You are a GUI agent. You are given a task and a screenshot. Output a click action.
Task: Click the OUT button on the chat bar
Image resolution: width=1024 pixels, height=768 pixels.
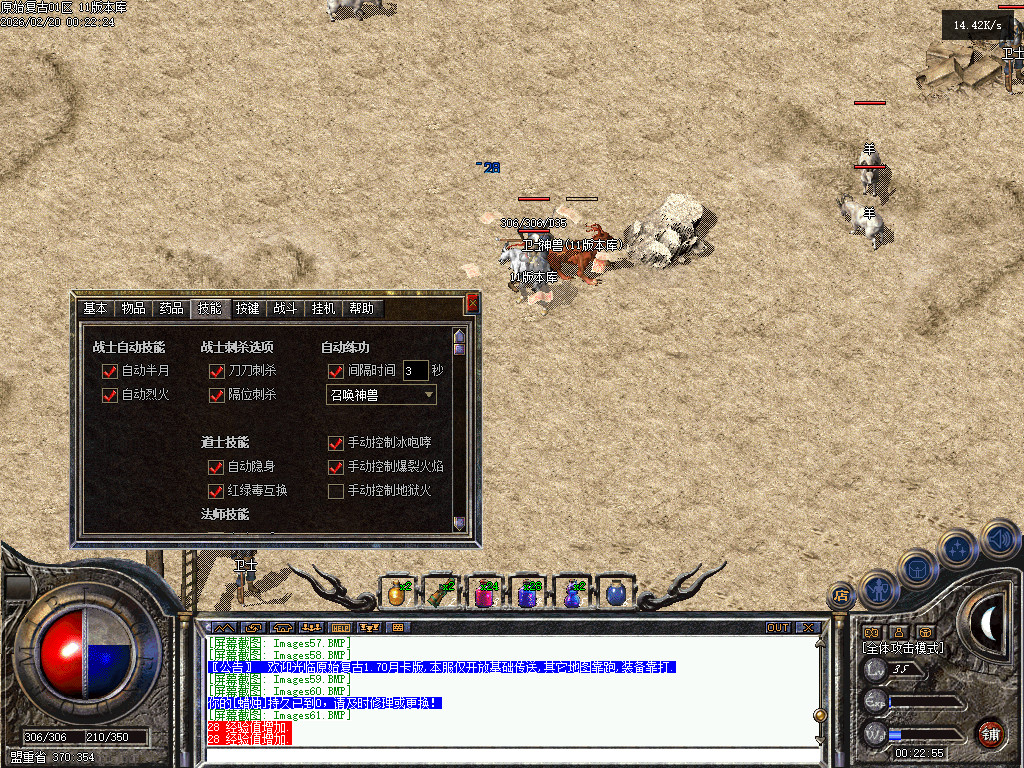click(x=778, y=627)
